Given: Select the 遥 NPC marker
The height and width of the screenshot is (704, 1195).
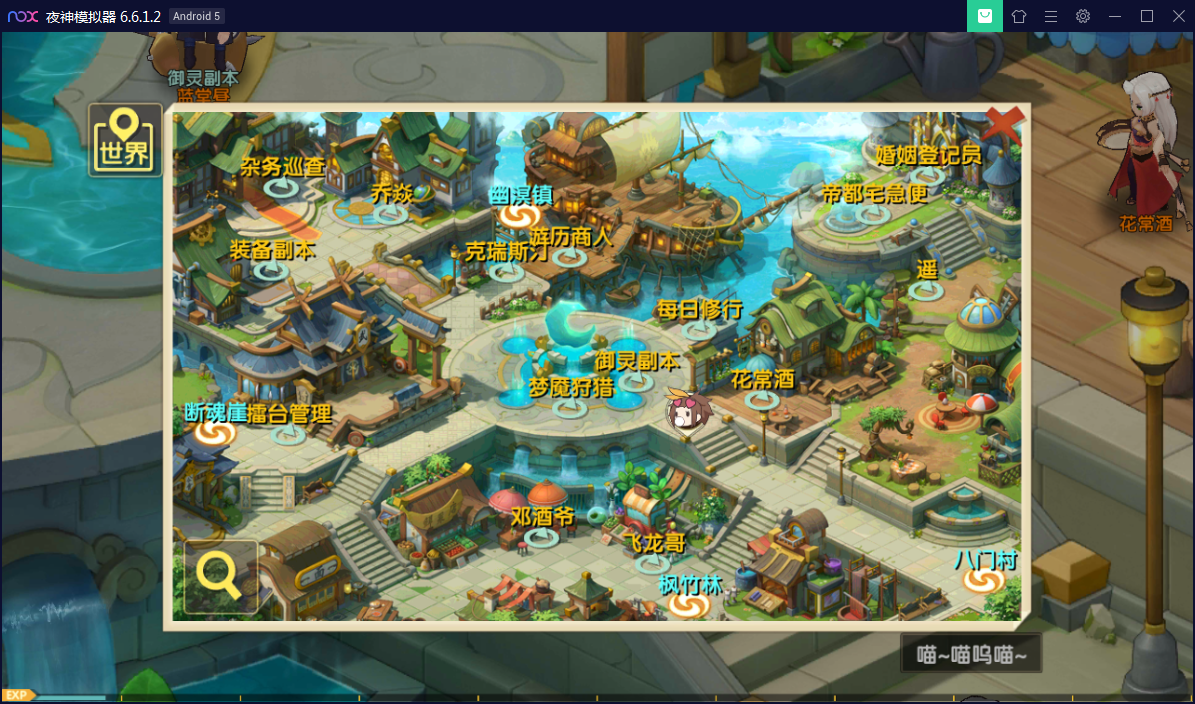Looking at the screenshot, I should (x=926, y=291).
